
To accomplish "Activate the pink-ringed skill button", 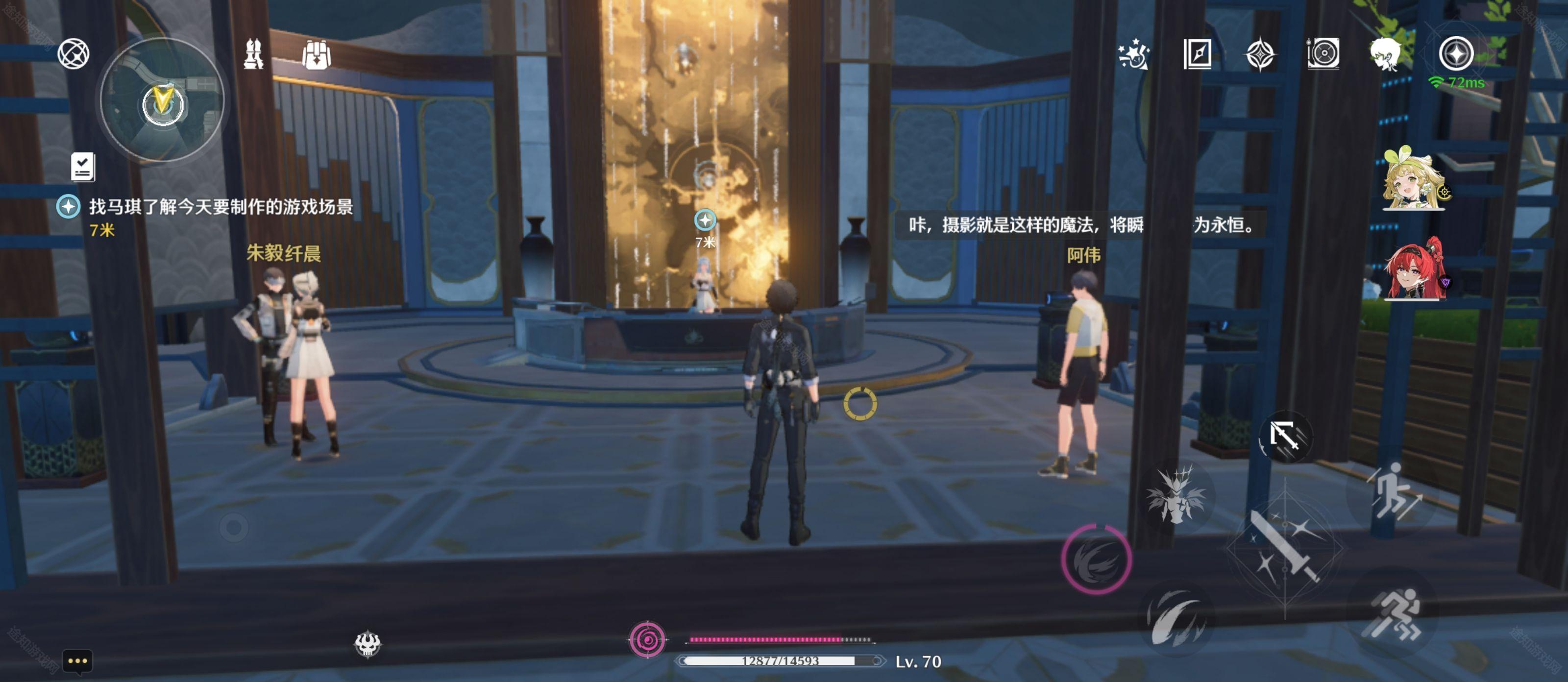I will 1097,560.
